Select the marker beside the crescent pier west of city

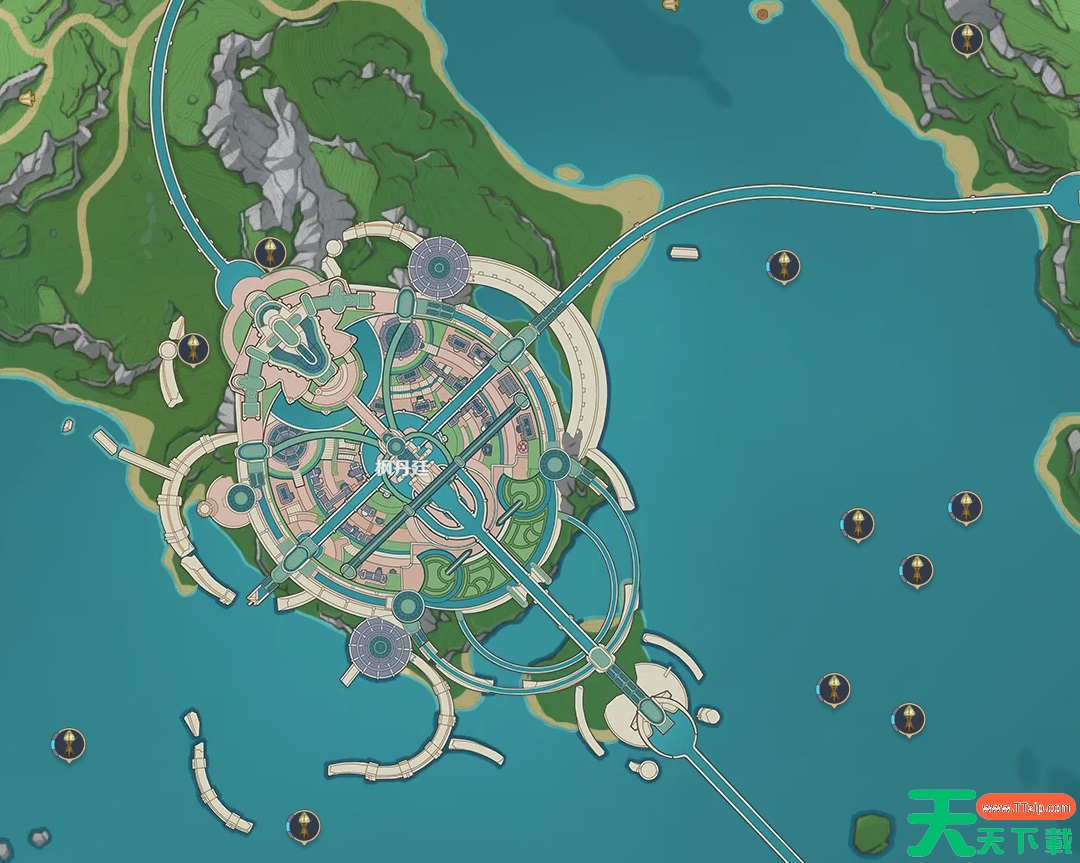click(193, 348)
